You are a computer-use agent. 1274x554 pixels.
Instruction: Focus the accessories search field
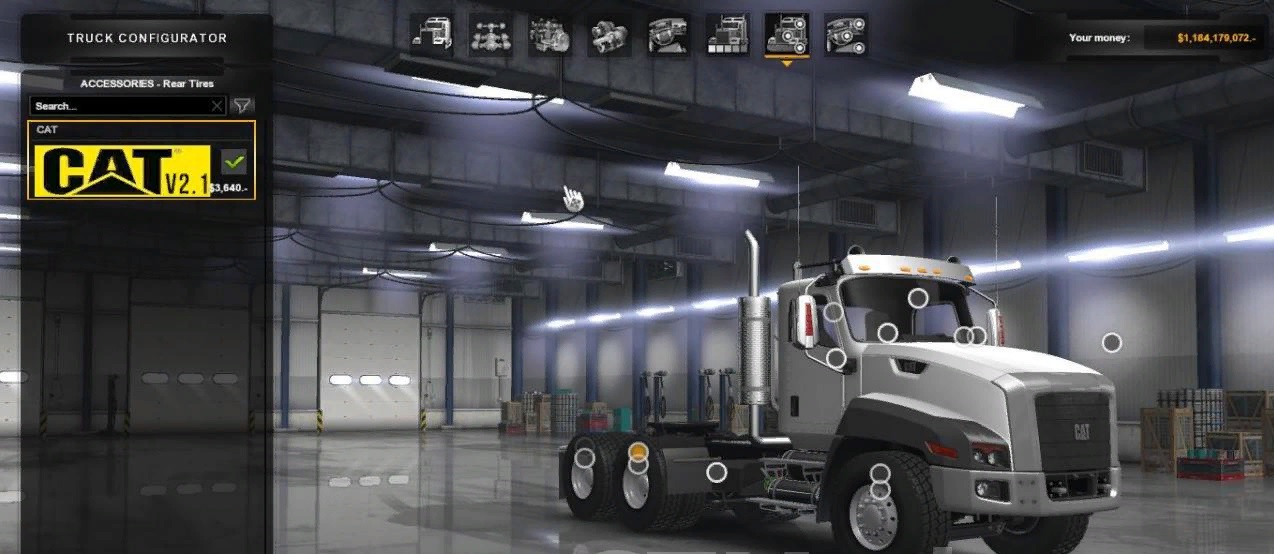tap(120, 105)
